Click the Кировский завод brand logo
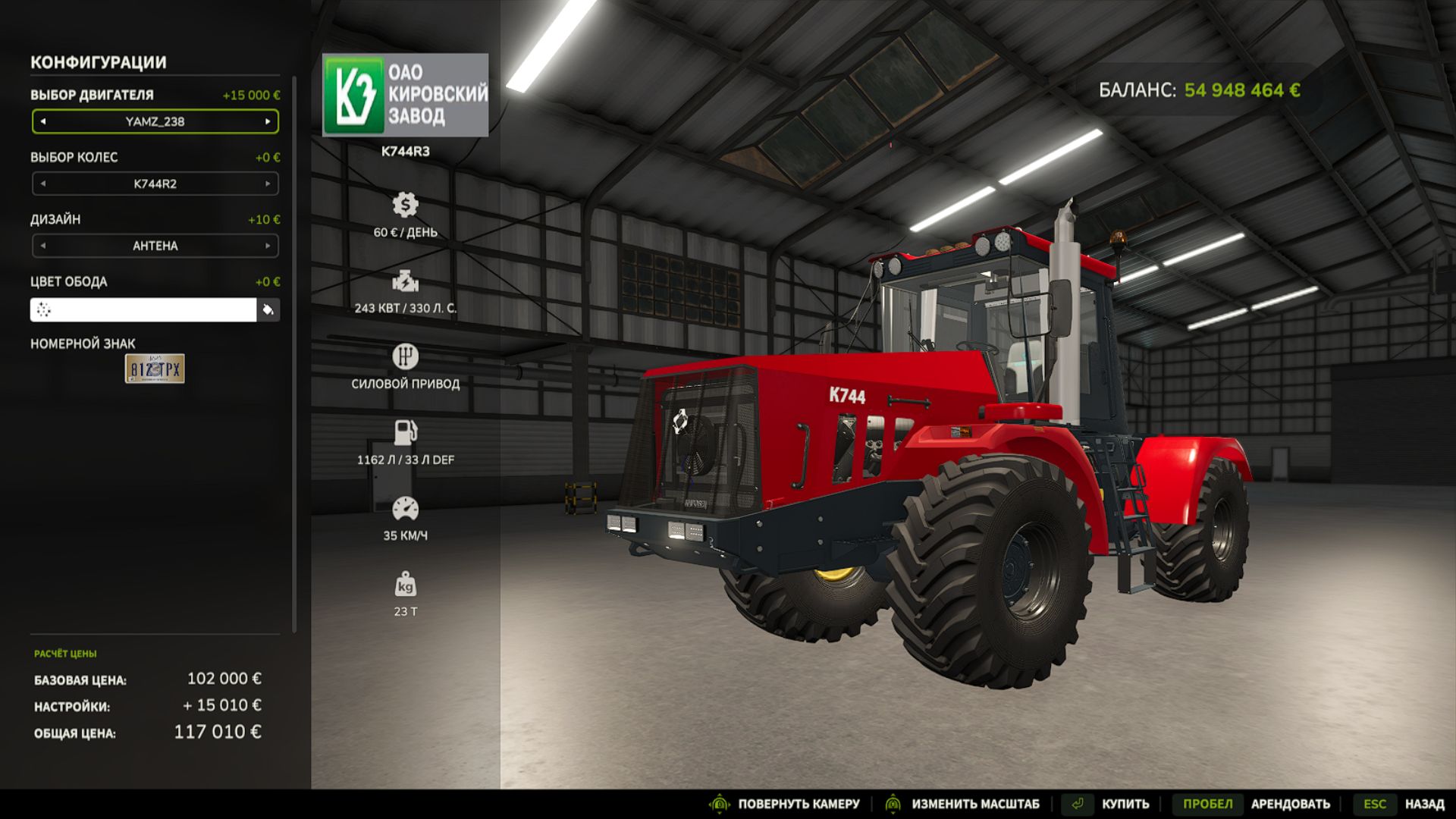Image resolution: width=1456 pixels, height=819 pixels. click(406, 93)
